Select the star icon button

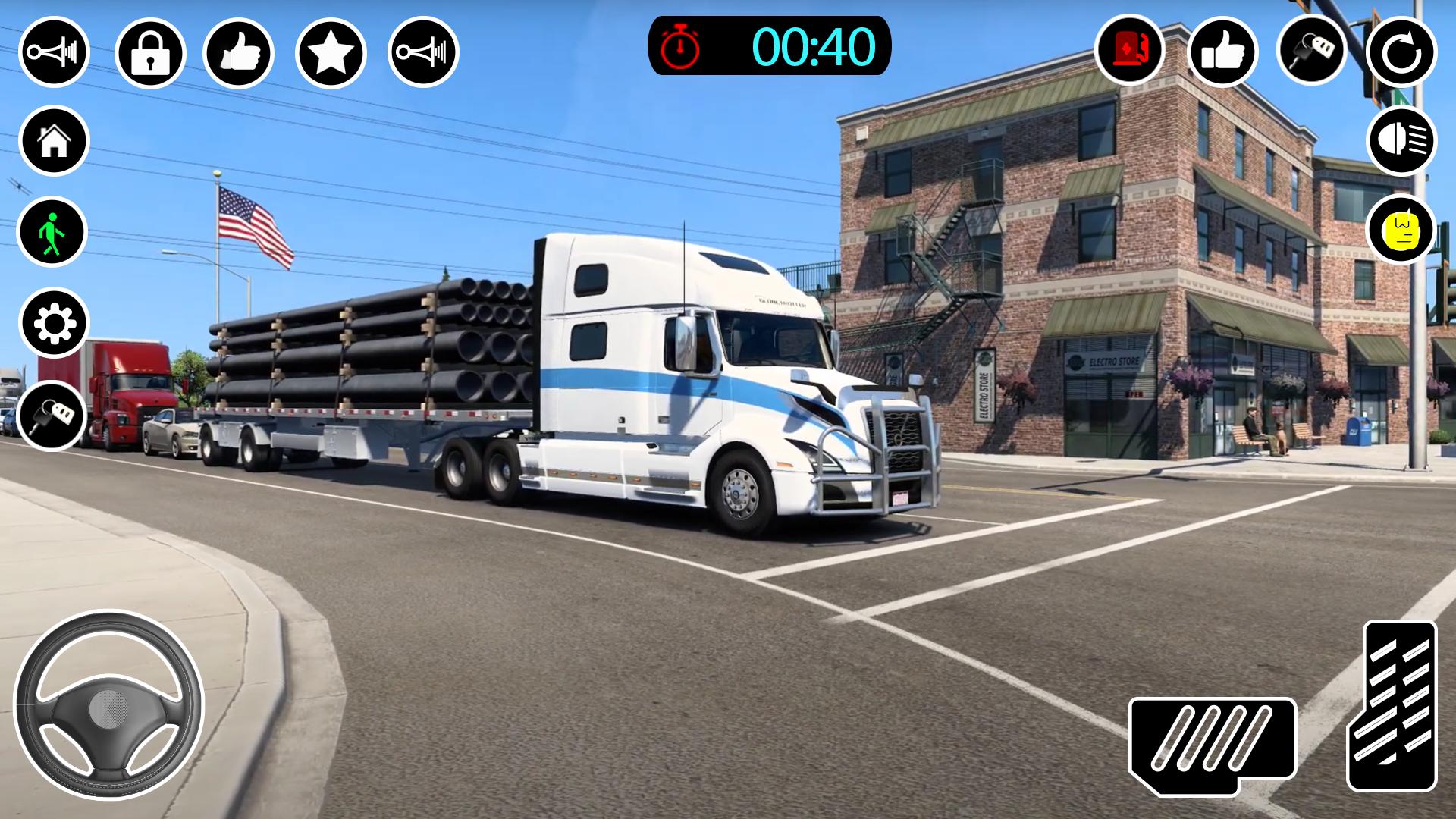click(x=331, y=52)
